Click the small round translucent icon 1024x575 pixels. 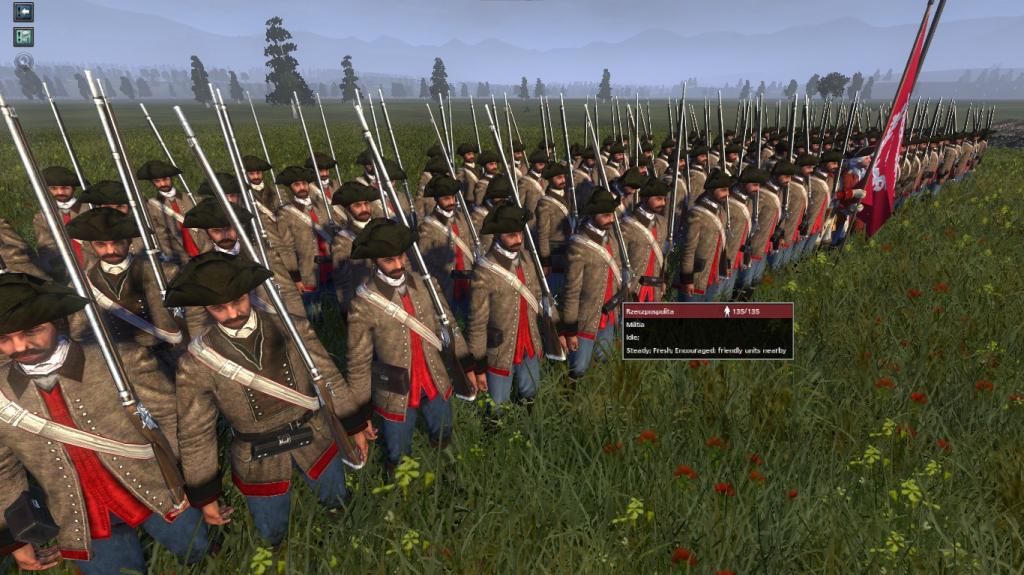tap(23, 60)
